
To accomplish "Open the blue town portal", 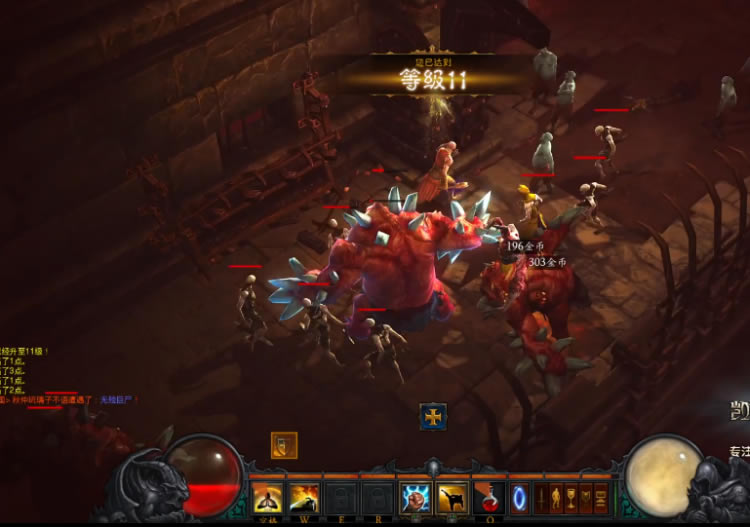I will (519, 497).
